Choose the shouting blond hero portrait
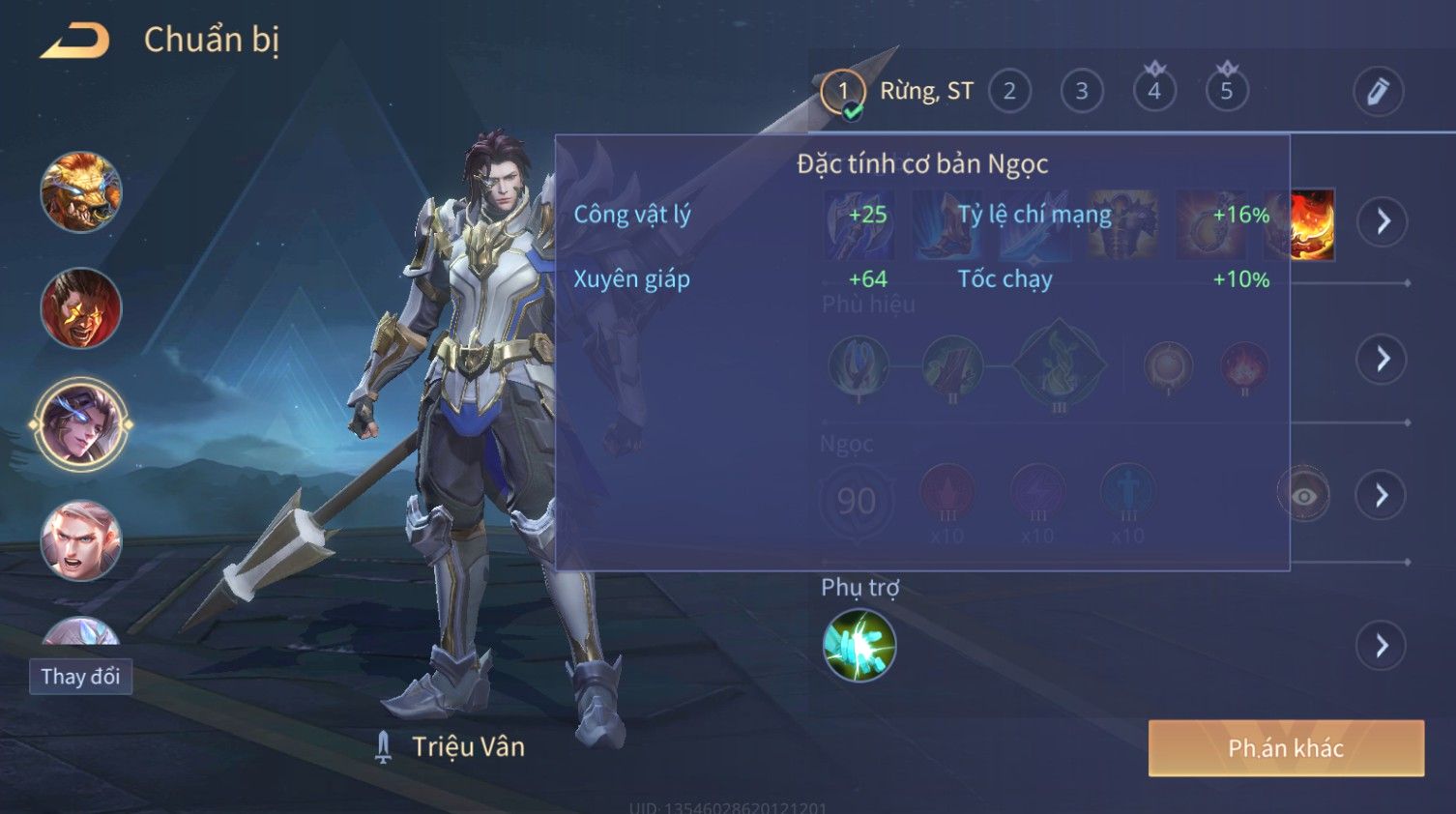Screen dimensions: 1456x814 tap(81, 540)
